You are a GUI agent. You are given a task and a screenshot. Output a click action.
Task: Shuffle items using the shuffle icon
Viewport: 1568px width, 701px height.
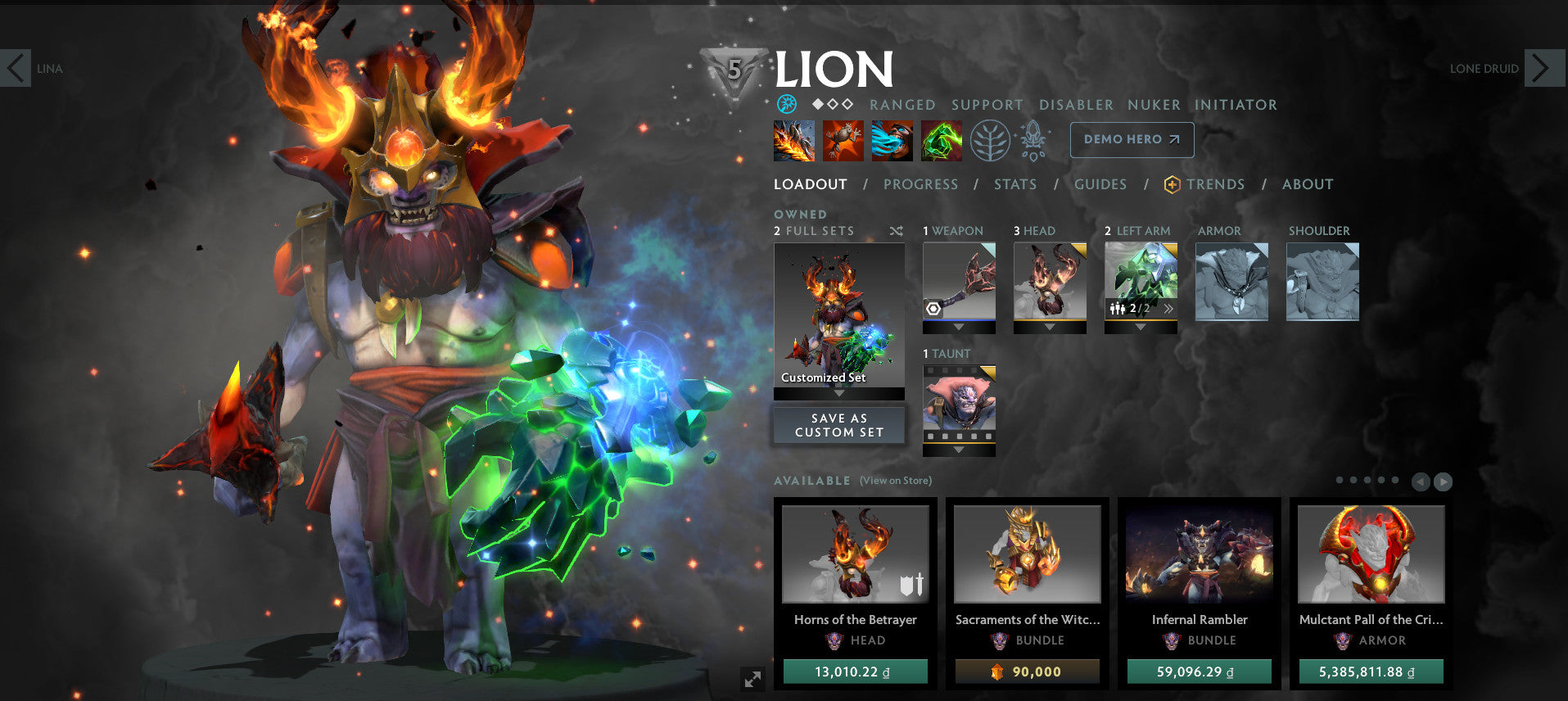click(x=896, y=231)
